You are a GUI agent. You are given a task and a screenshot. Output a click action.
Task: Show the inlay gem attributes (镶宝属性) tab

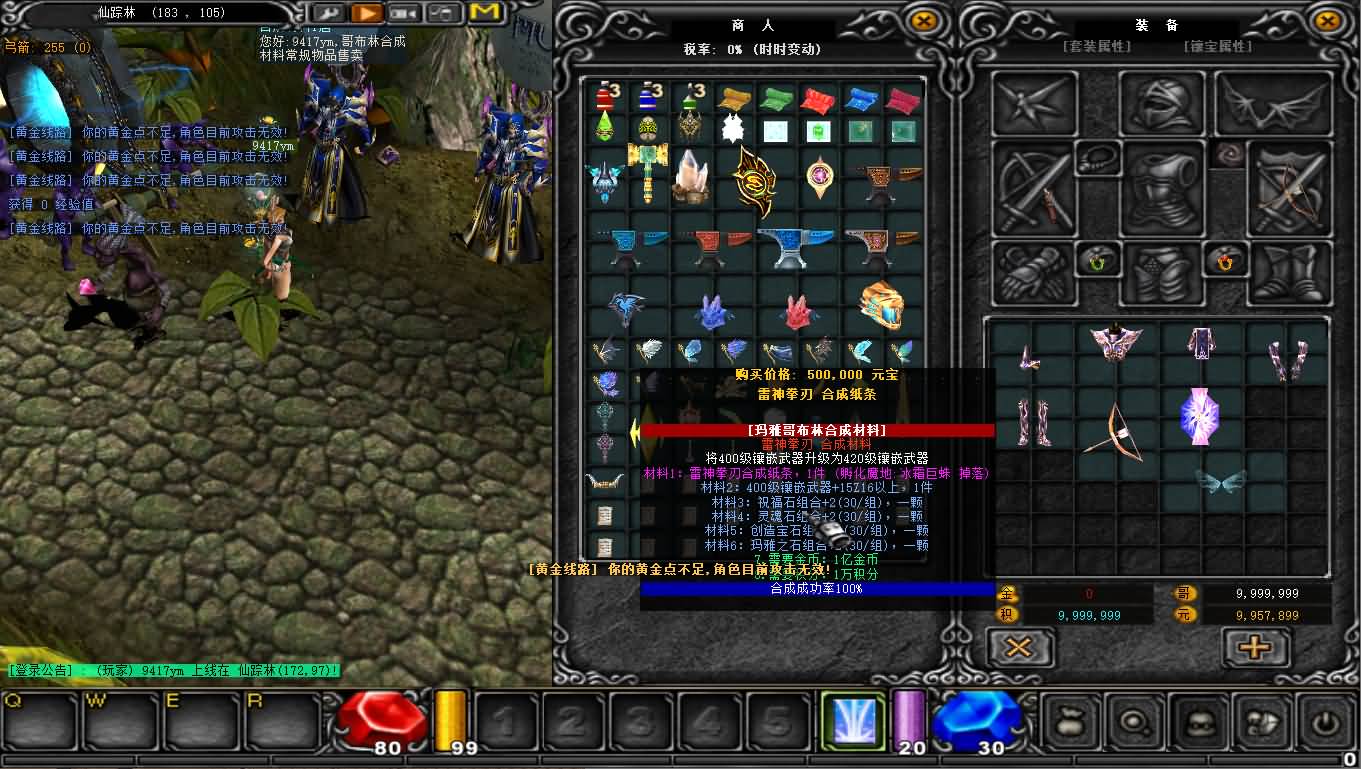point(1217,46)
